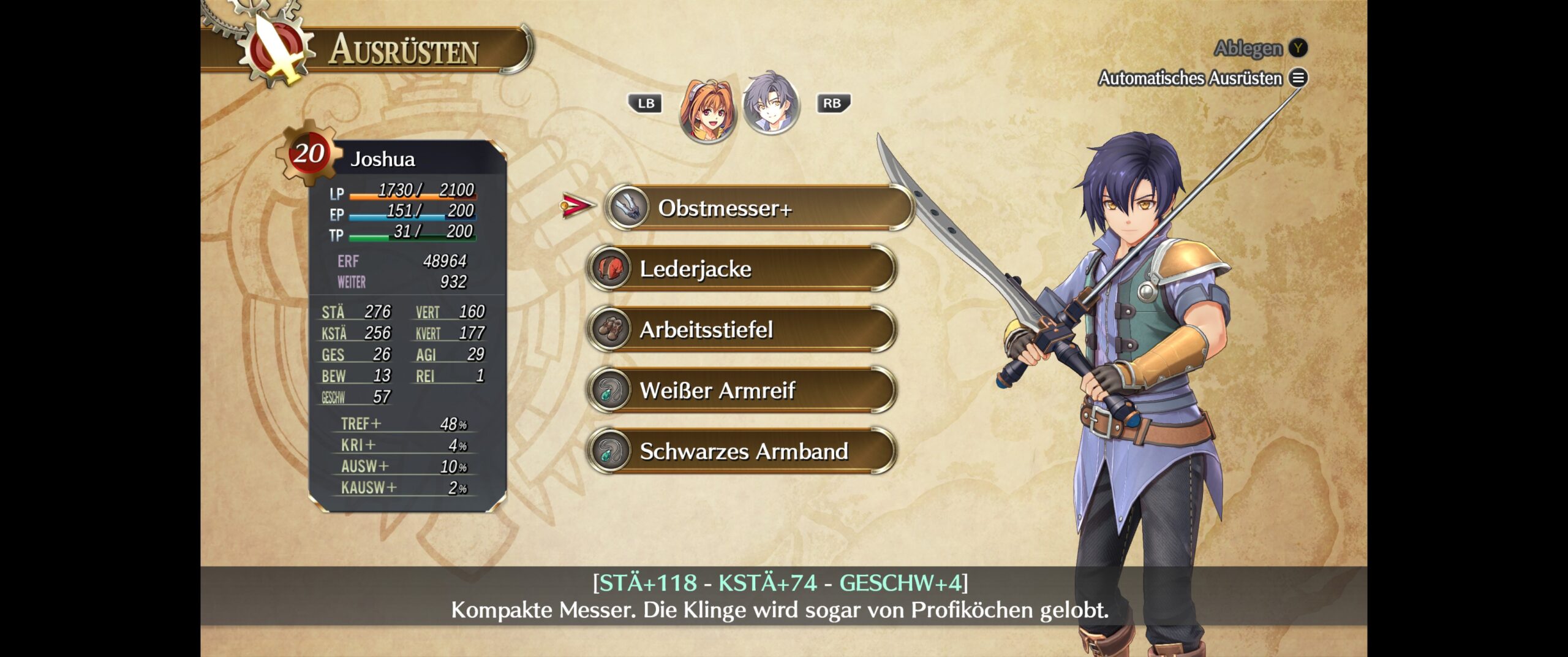Click the Automatisches Ausrüsten option

tap(1202, 78)
